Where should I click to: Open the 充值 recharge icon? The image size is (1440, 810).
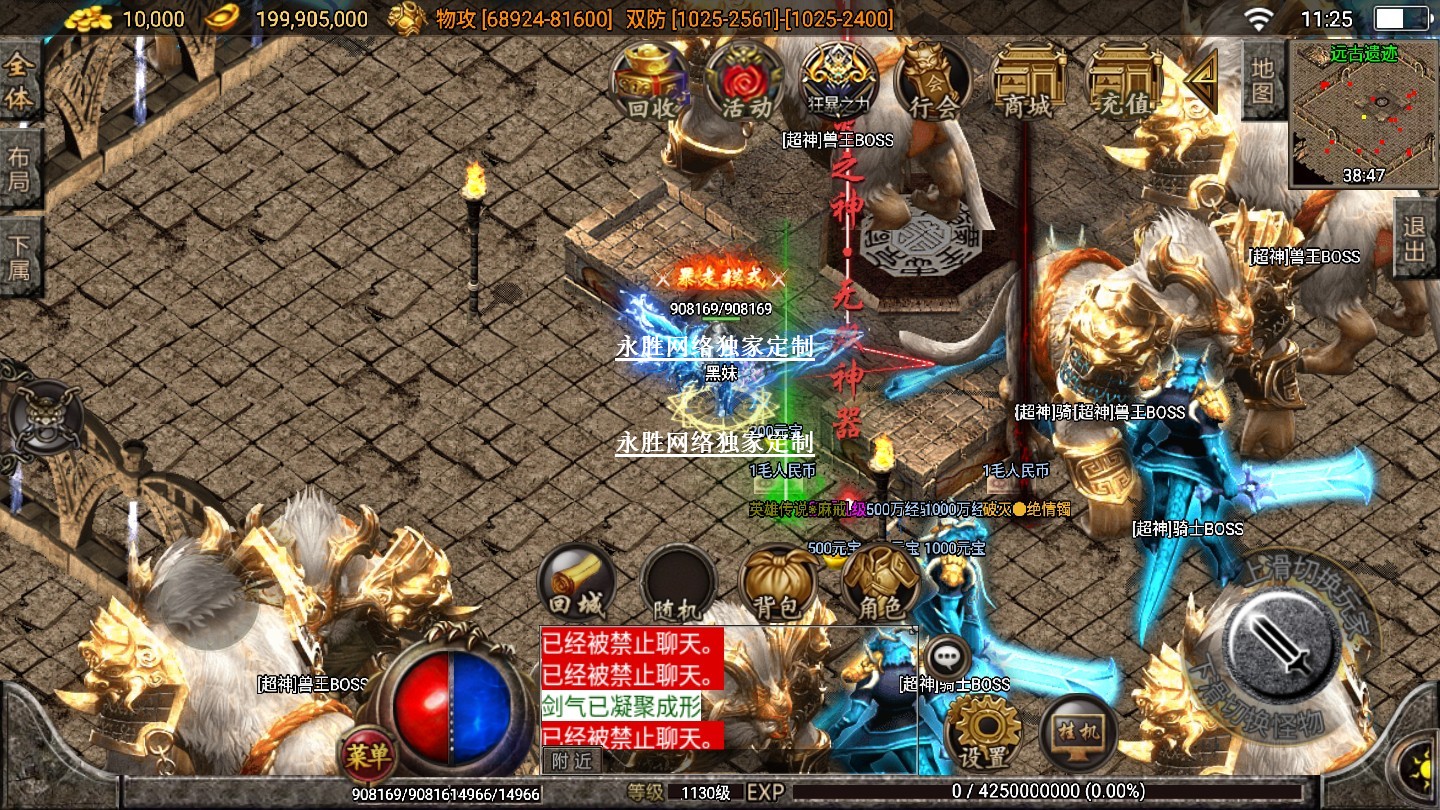(x=1123, y=82)
